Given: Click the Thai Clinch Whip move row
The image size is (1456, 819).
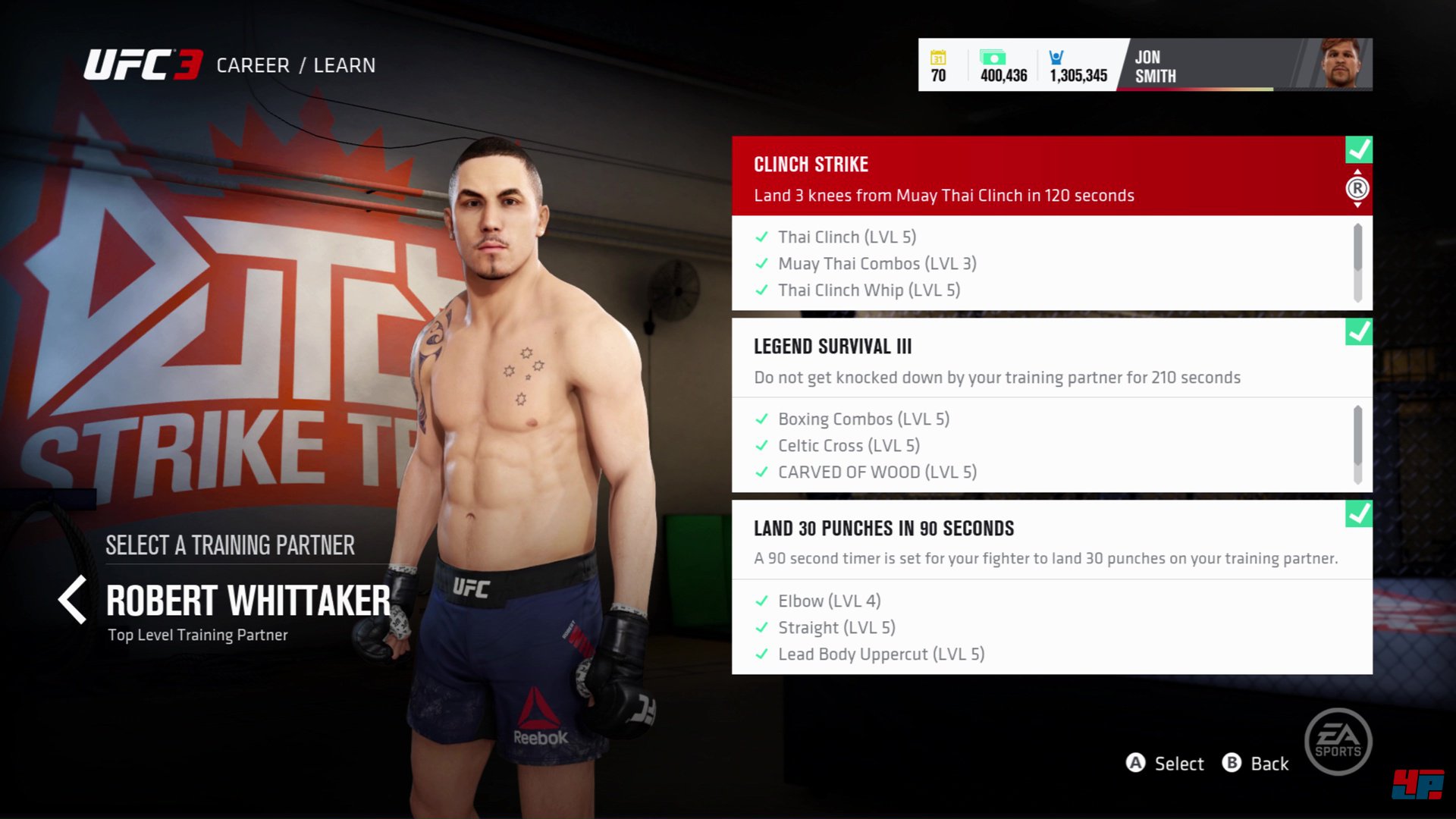Looking at the screenshot, I should point(868,290).
